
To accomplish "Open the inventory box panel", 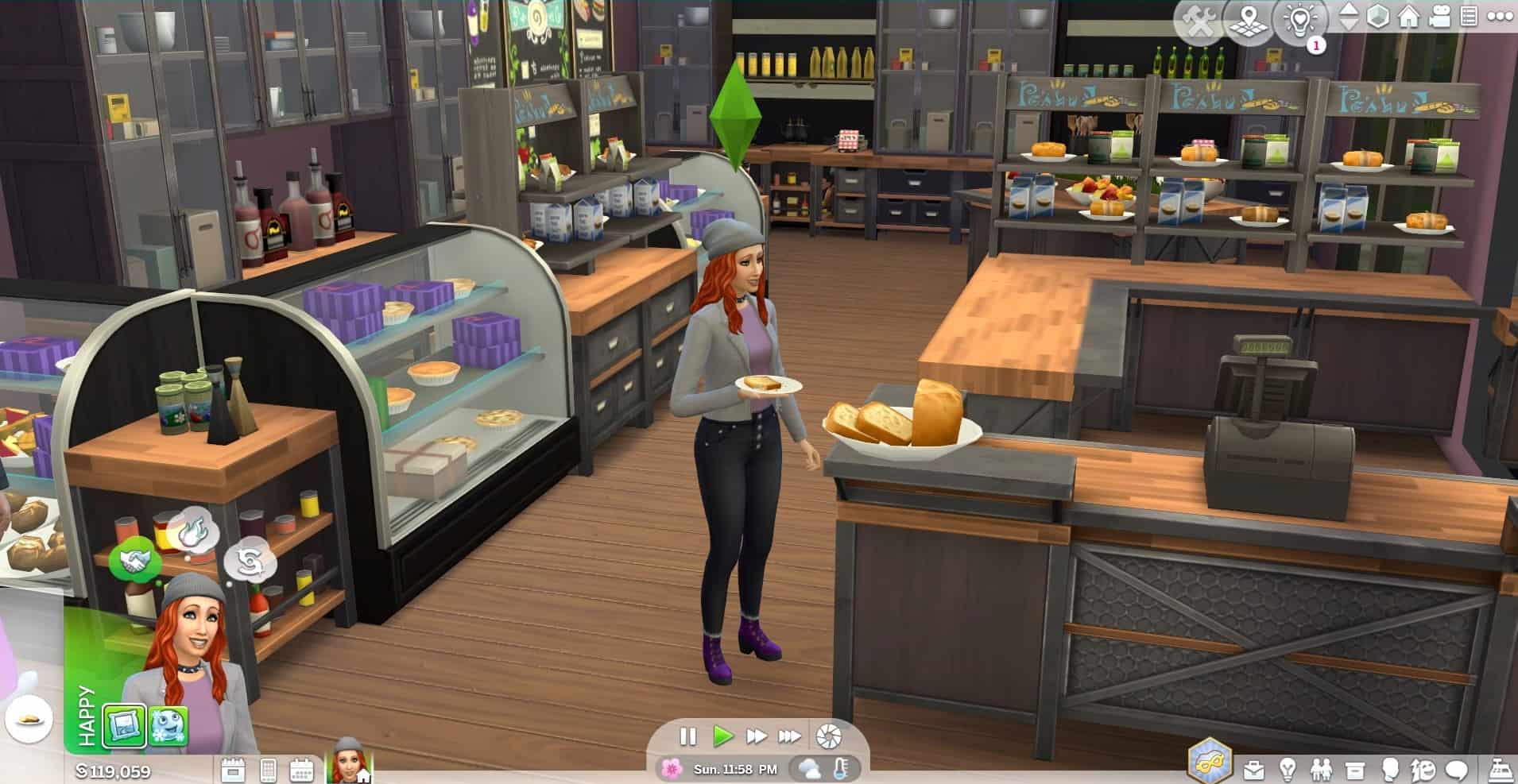I will 1355,769.
